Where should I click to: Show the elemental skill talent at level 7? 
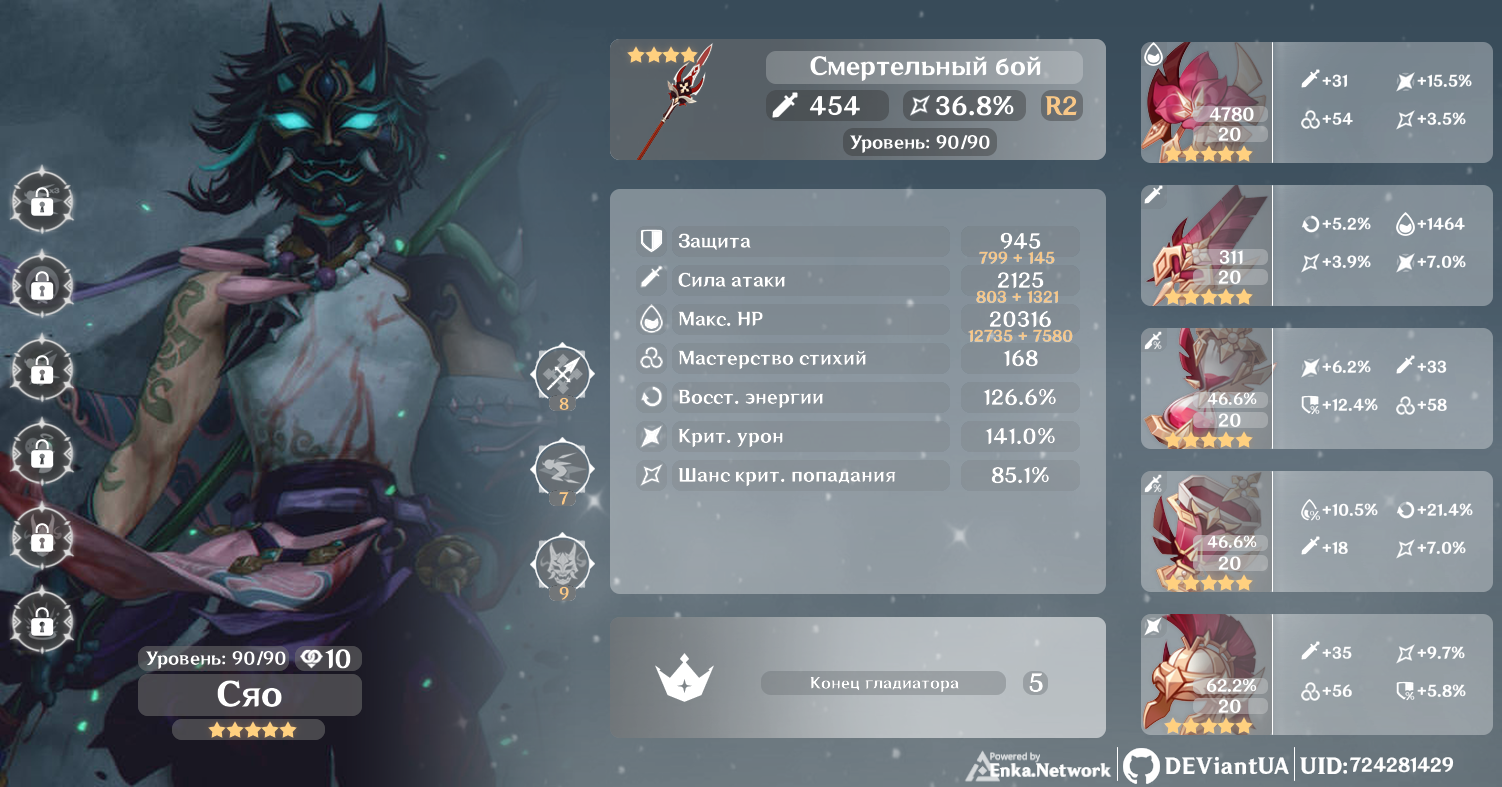[564, 468]
